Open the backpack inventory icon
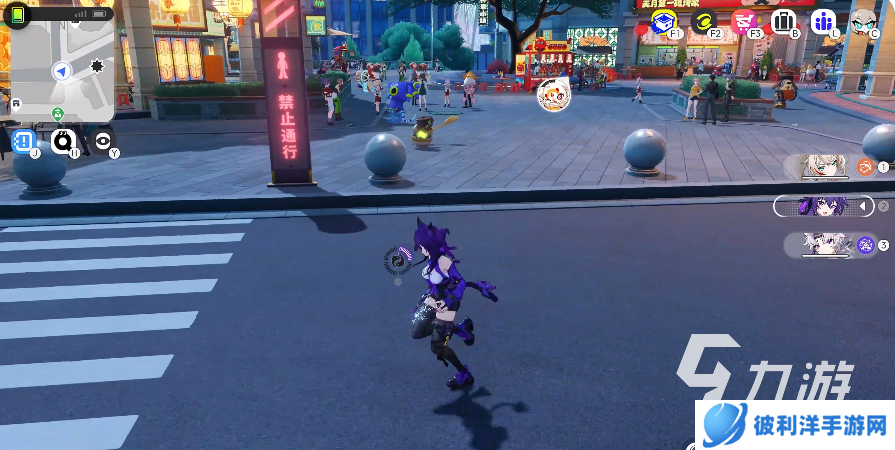Image resolution: width=895 pixels, height=450 pixels. coord(783,21)
